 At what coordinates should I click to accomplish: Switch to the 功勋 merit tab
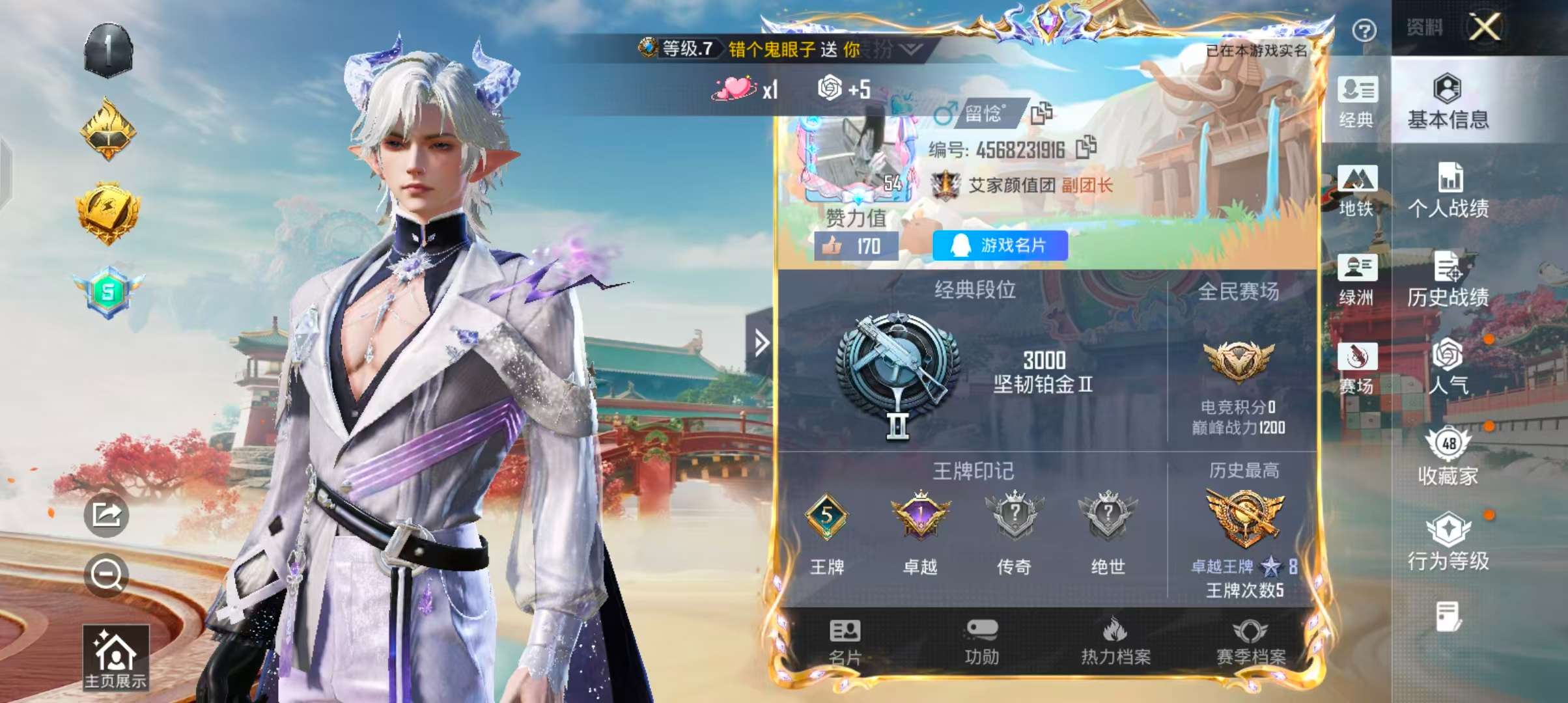981,642
